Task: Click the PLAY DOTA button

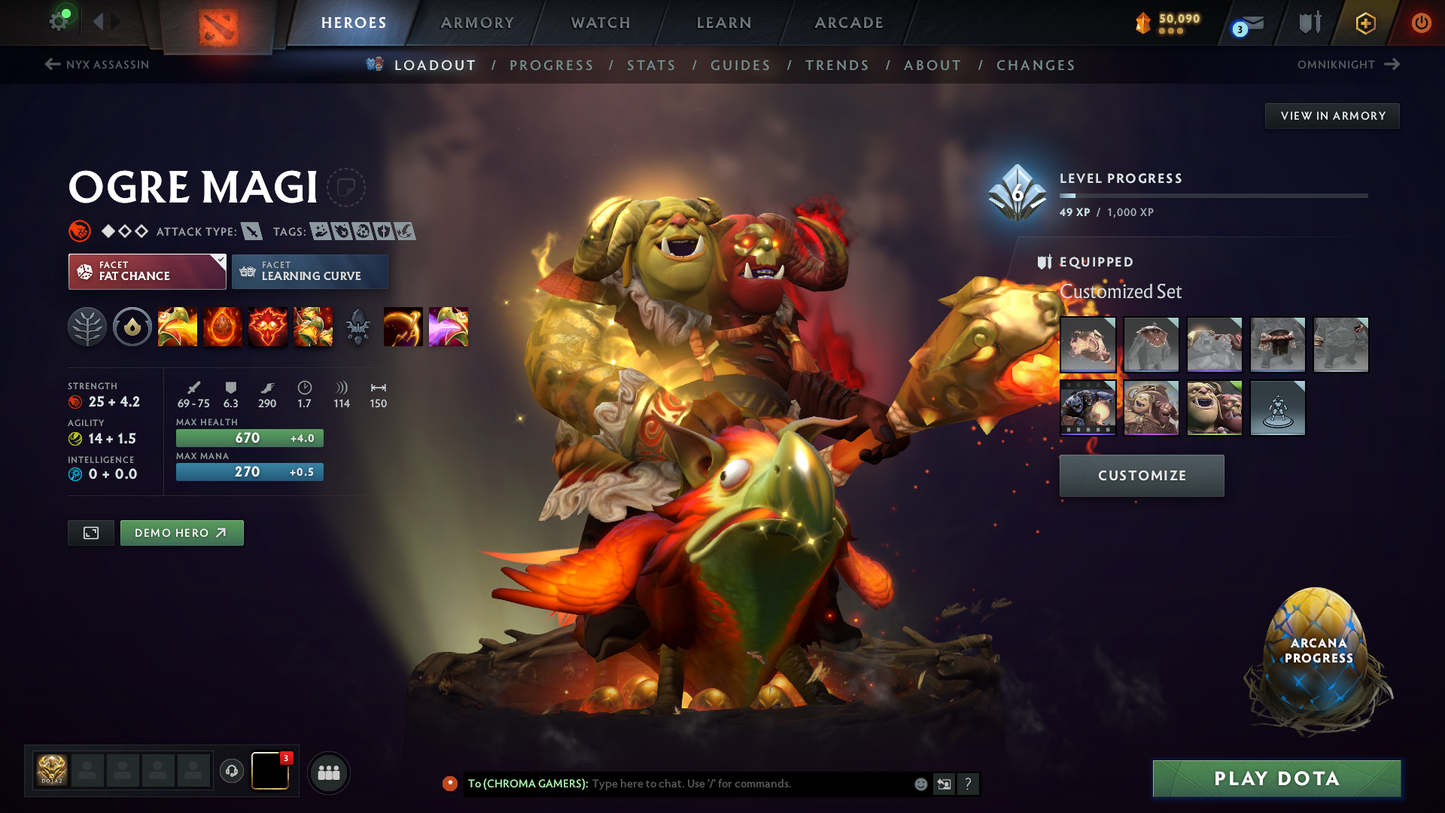Action: (x=1276, y=778)
